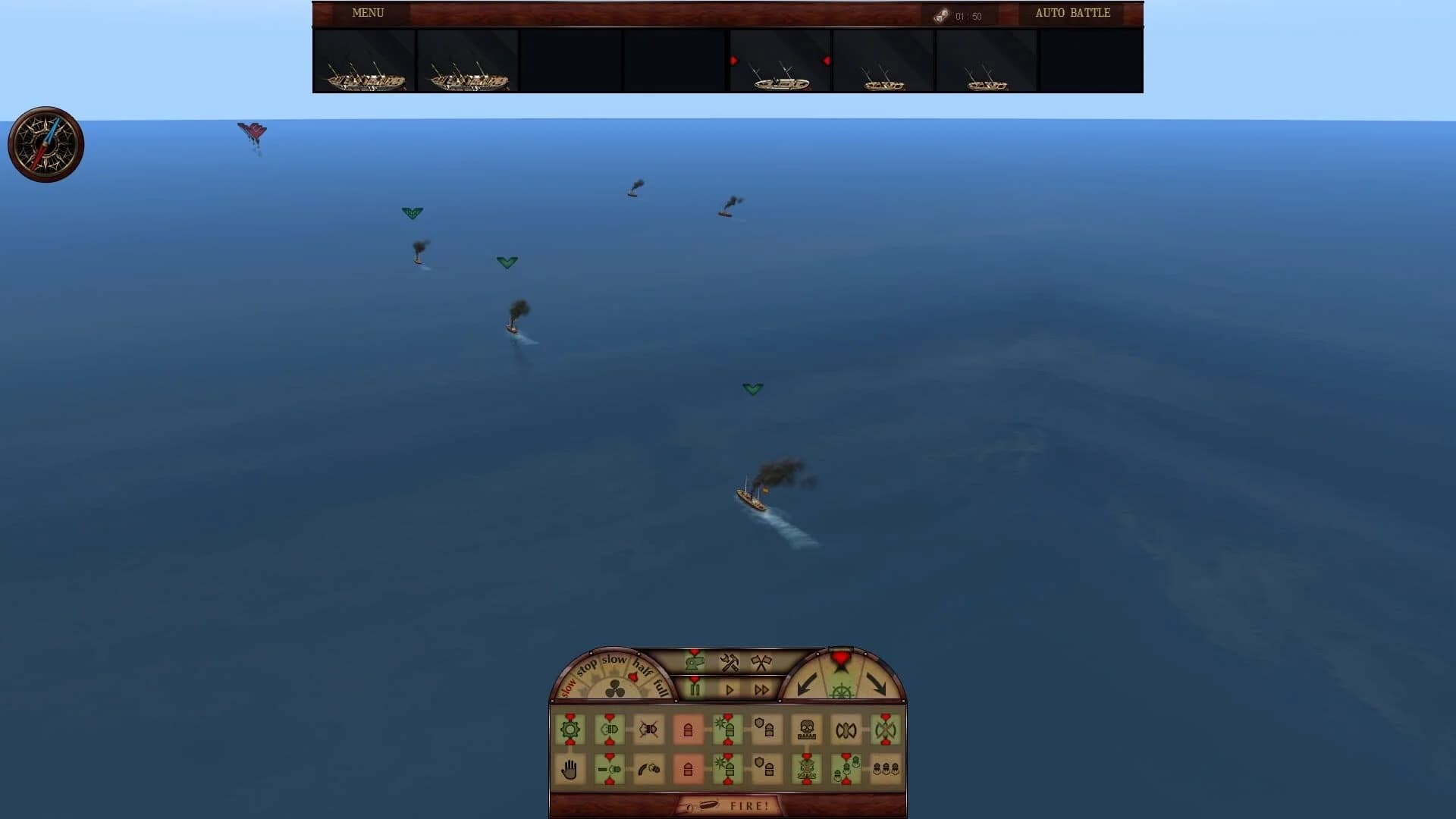Set the engine telegraph to stop
This screenshot has height=819, width=1456.
[x=588, y=664]
